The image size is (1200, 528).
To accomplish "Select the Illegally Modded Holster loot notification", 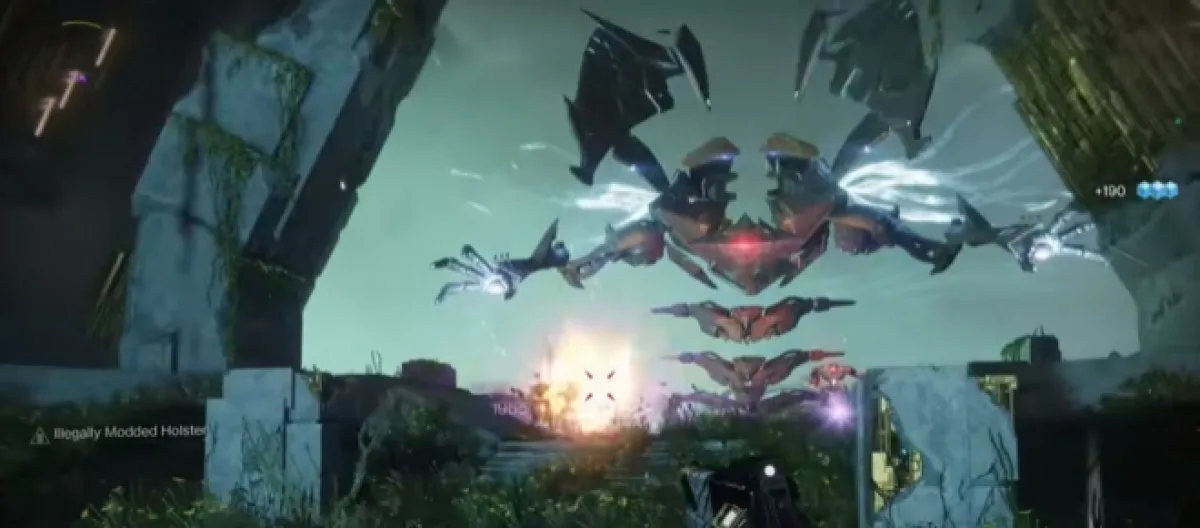I will [x=118, y=432].
